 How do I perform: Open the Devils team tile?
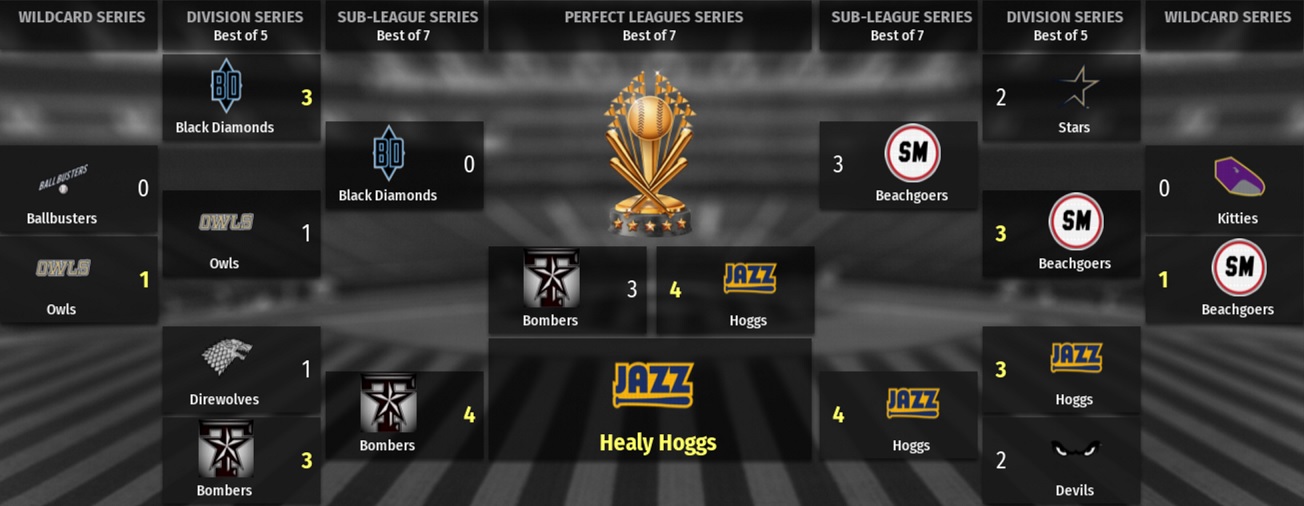1061,461
